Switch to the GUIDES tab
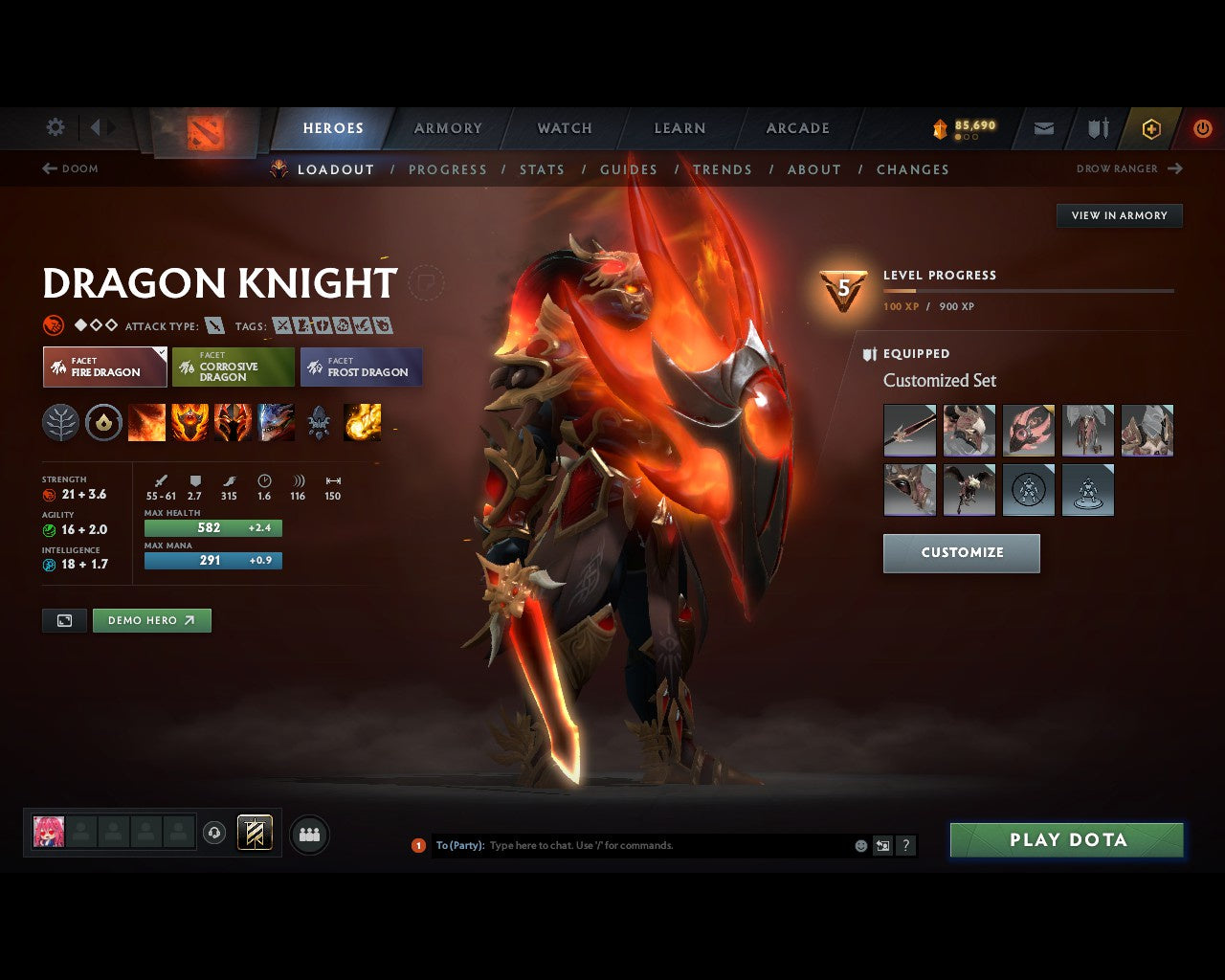The width and height of the screenshot is (1225, 980). (629, 169)
